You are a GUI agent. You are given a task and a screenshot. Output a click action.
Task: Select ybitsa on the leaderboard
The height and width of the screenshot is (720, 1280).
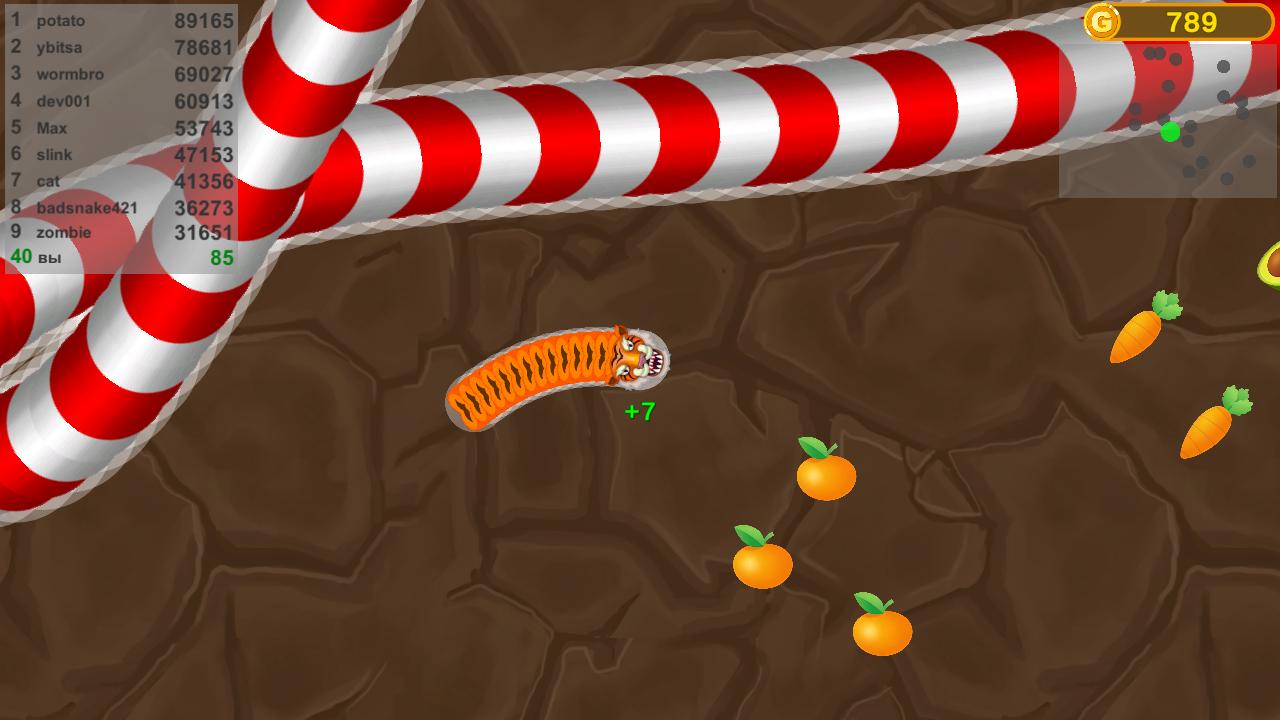(x=58, y=47)
